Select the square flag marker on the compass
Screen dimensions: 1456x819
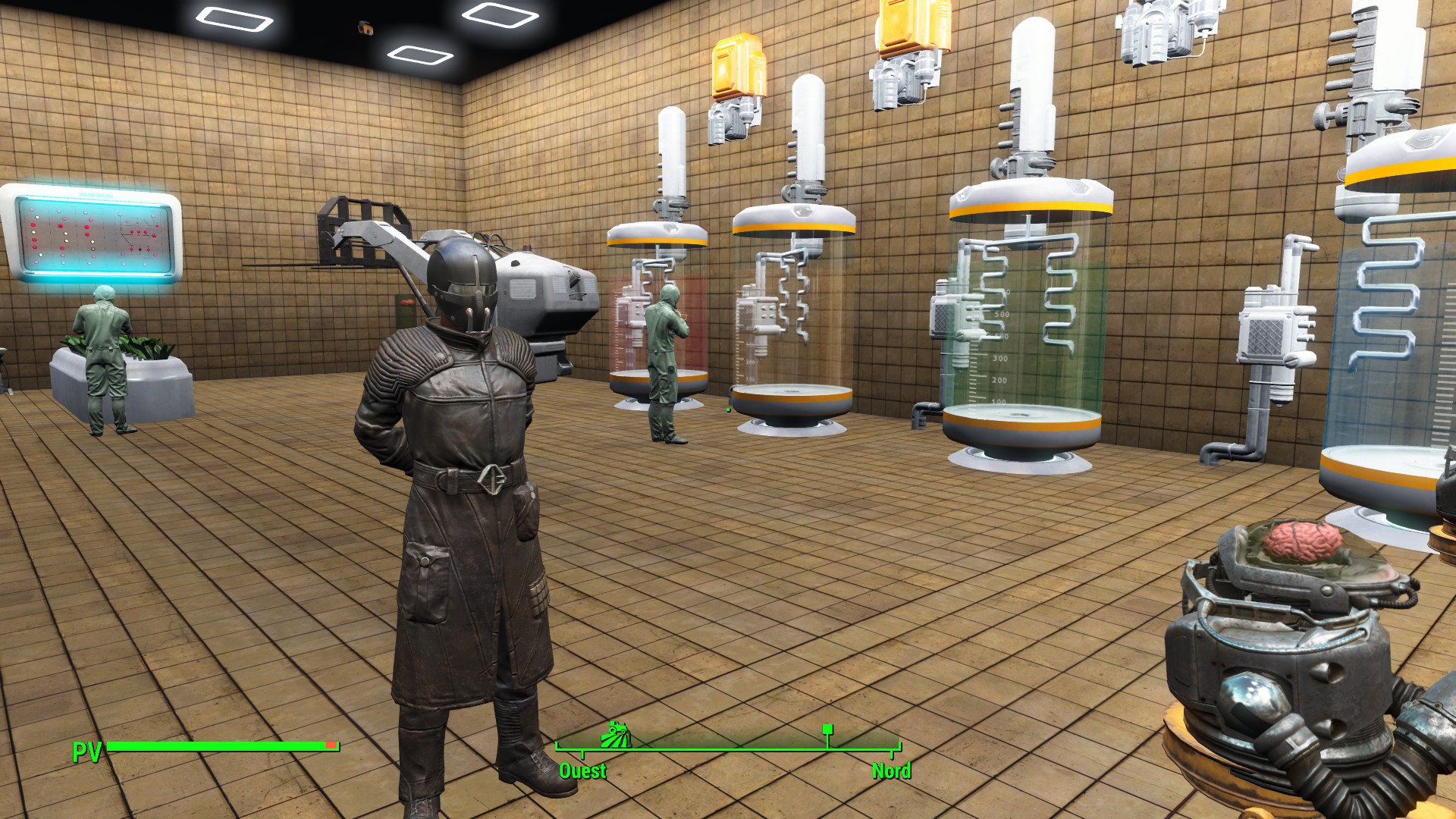[x=827, y=730]
